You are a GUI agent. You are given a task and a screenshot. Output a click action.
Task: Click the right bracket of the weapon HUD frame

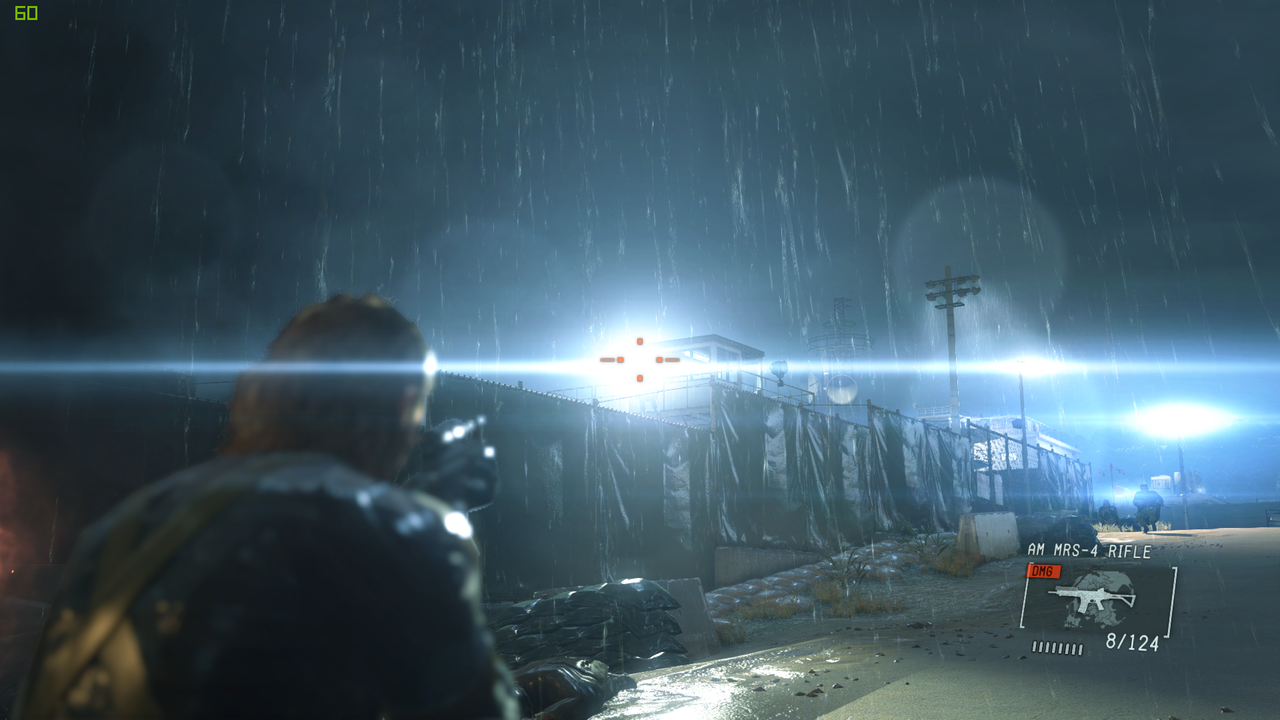coord(1171,602)
